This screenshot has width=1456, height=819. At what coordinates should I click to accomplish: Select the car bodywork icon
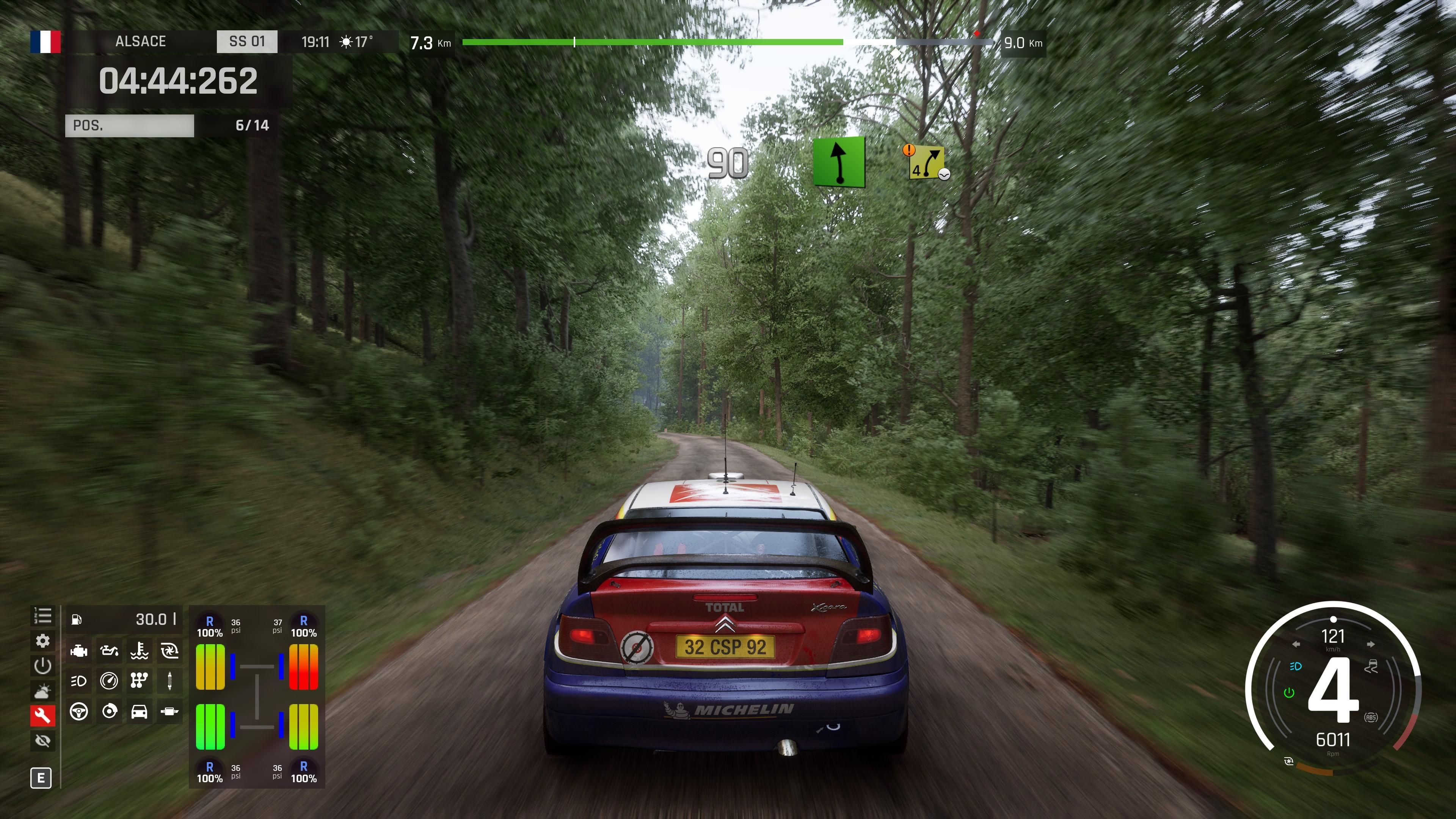tap(139, 711)
